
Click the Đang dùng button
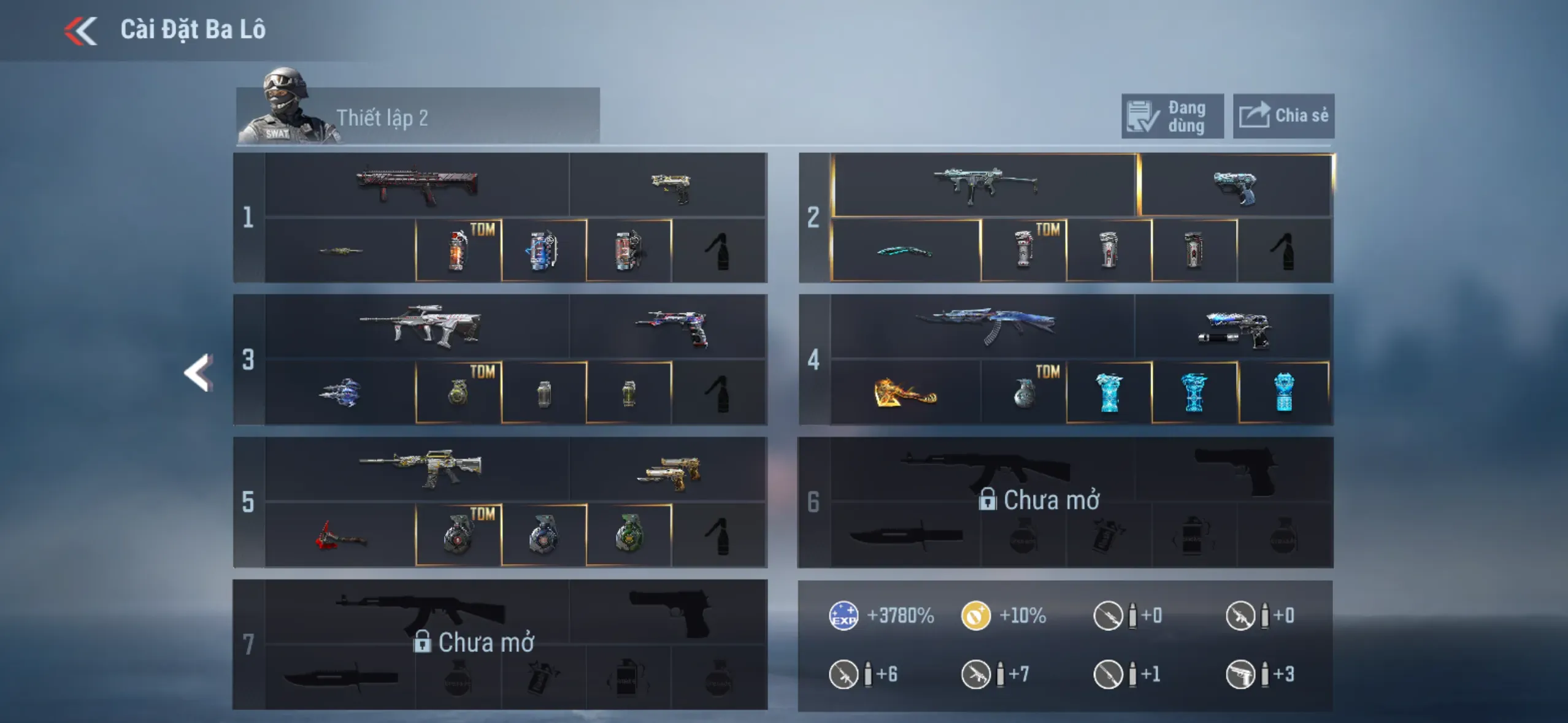[1172, 117]
